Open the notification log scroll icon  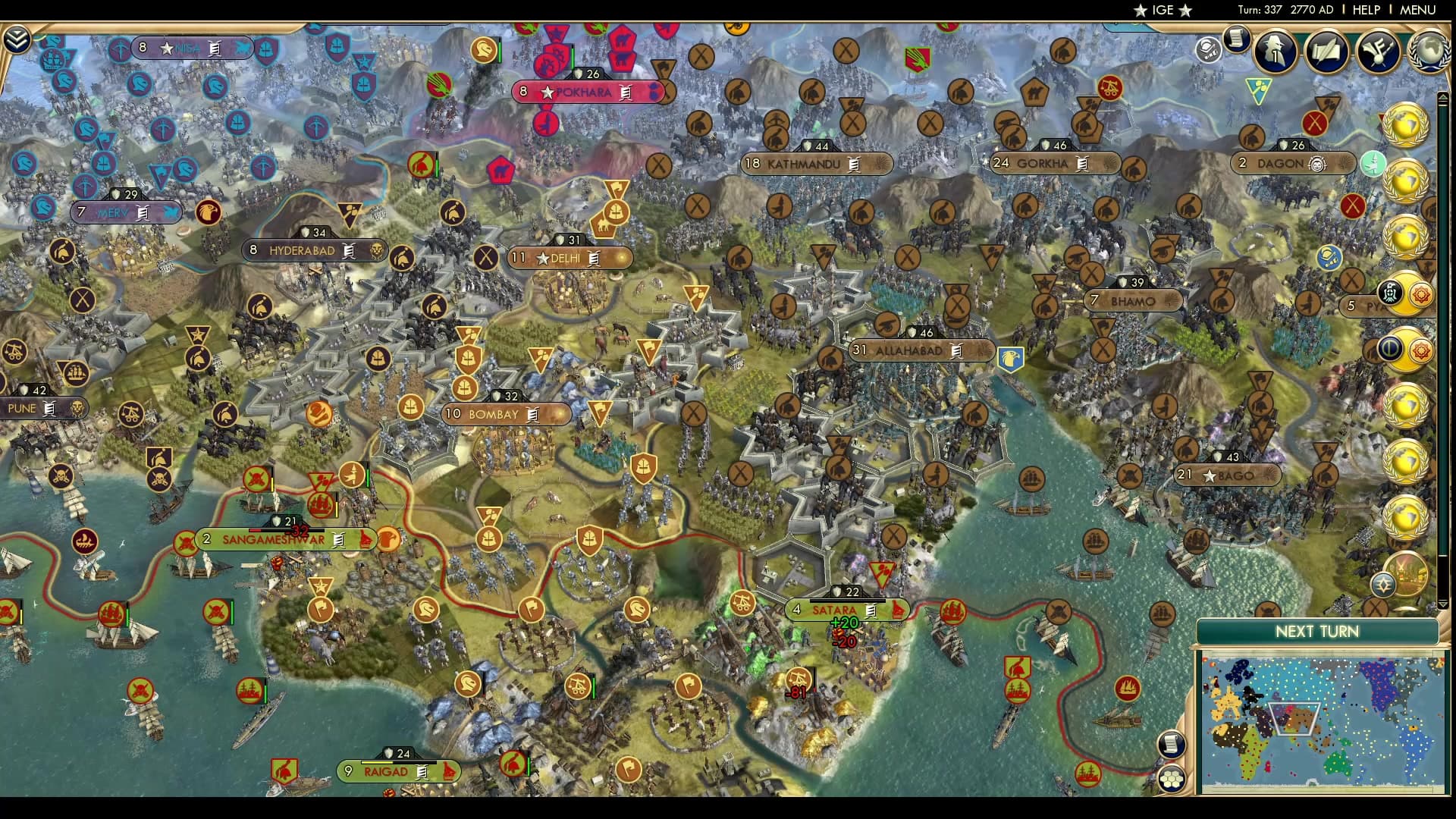[x=1237, y=40]
